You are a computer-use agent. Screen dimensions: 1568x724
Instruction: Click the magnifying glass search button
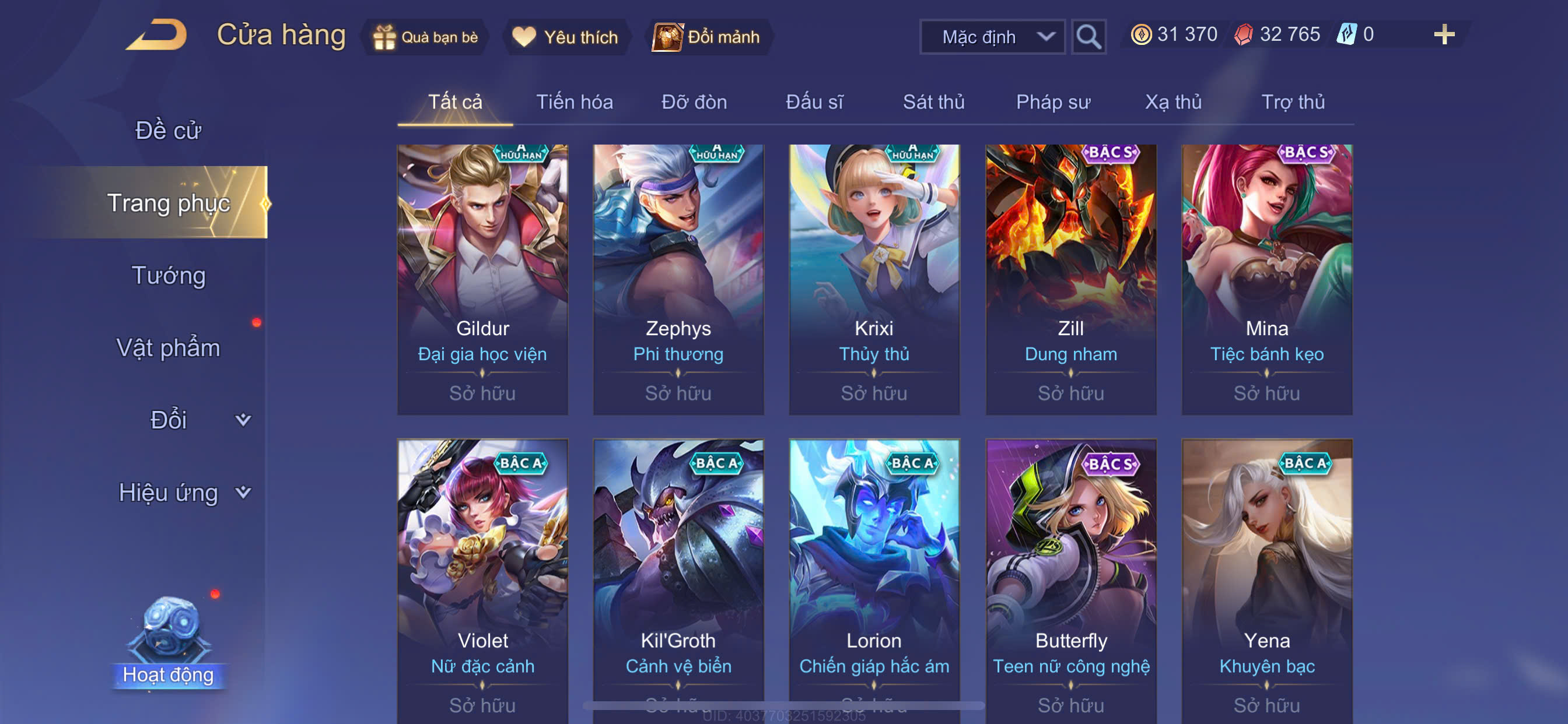1088,37
